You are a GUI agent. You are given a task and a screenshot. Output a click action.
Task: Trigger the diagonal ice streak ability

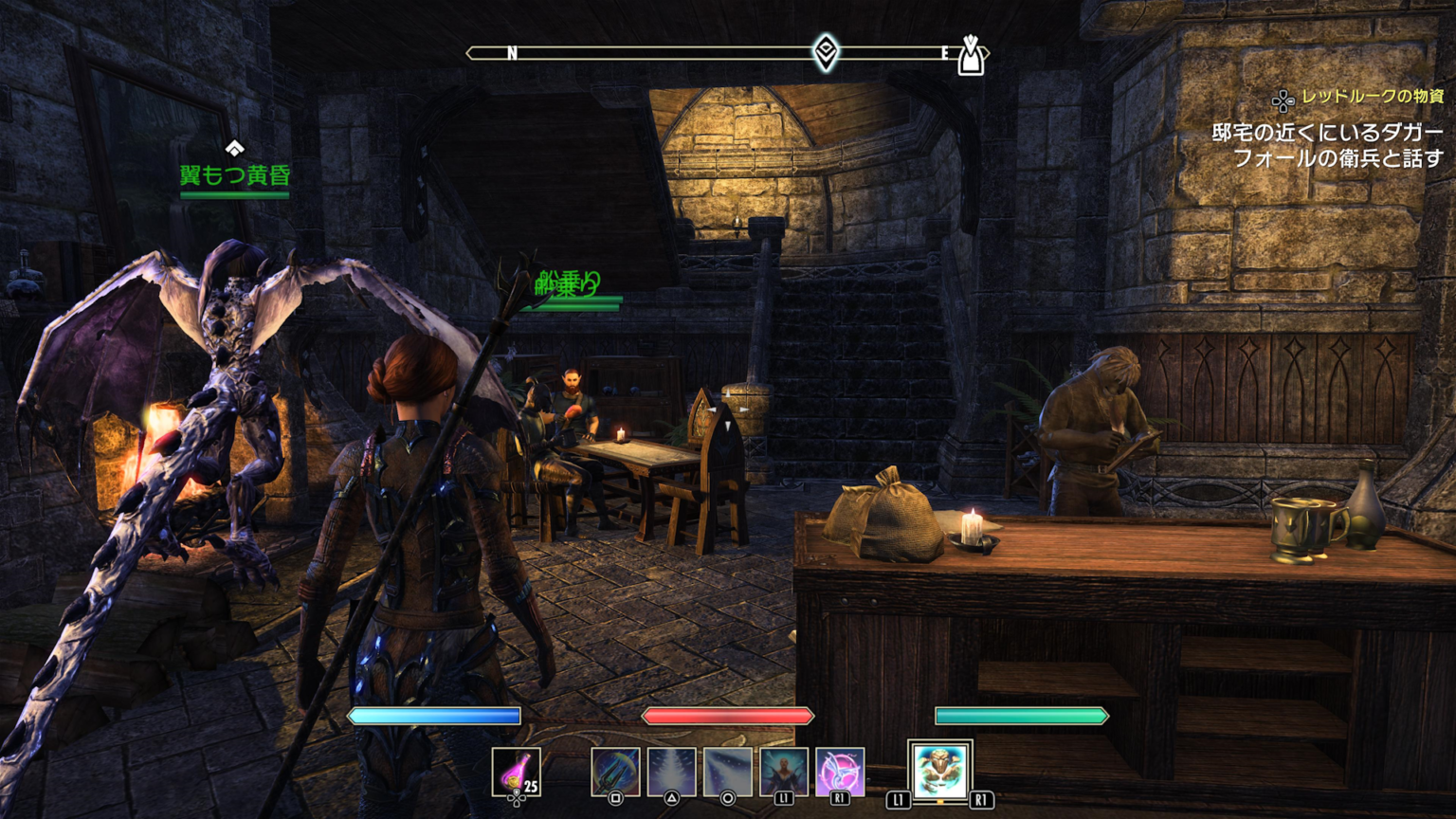click(727, 771)
